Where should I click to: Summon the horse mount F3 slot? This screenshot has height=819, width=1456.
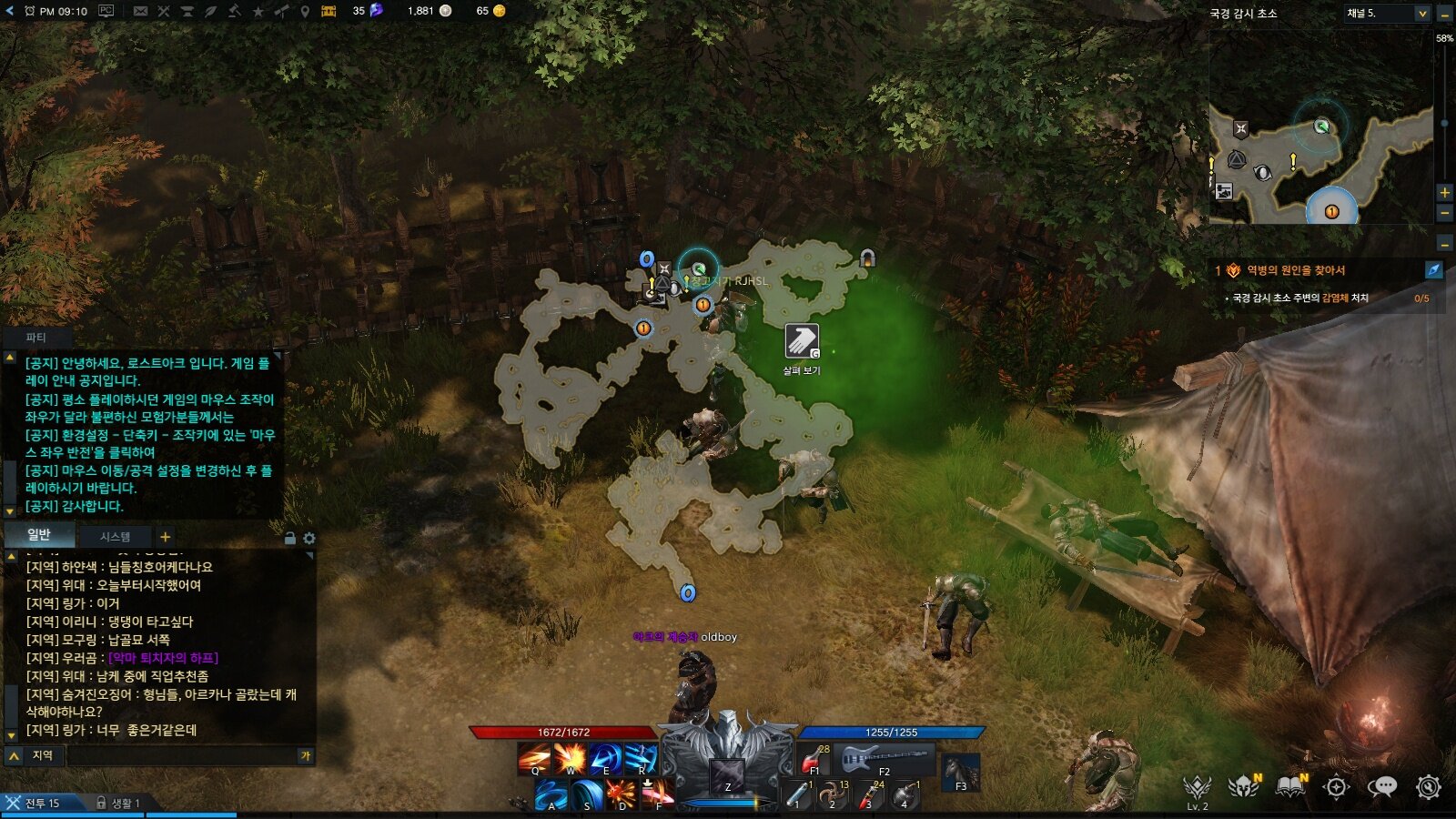pos(961,773)
